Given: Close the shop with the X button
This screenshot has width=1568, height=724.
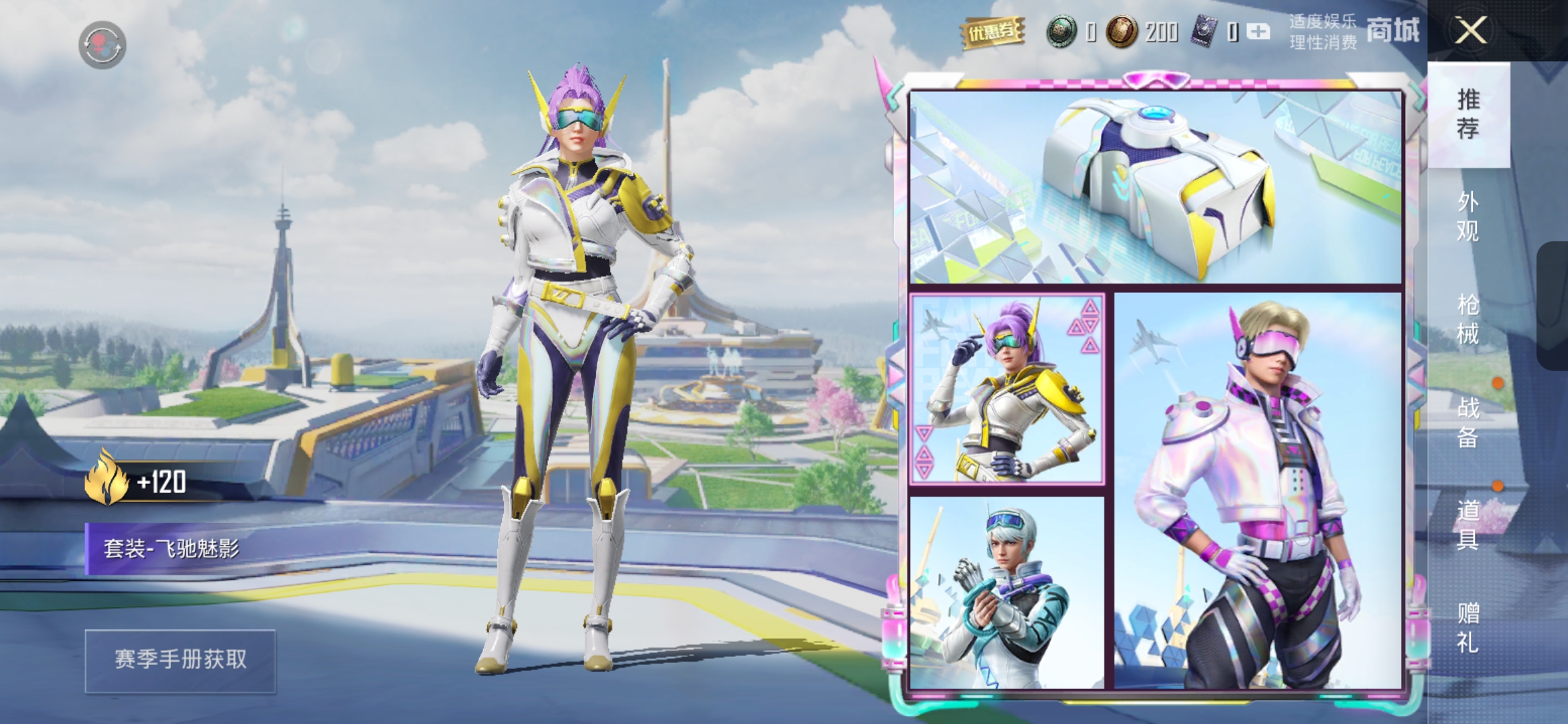Looking at the screenshot, I should click(1470, 31).
